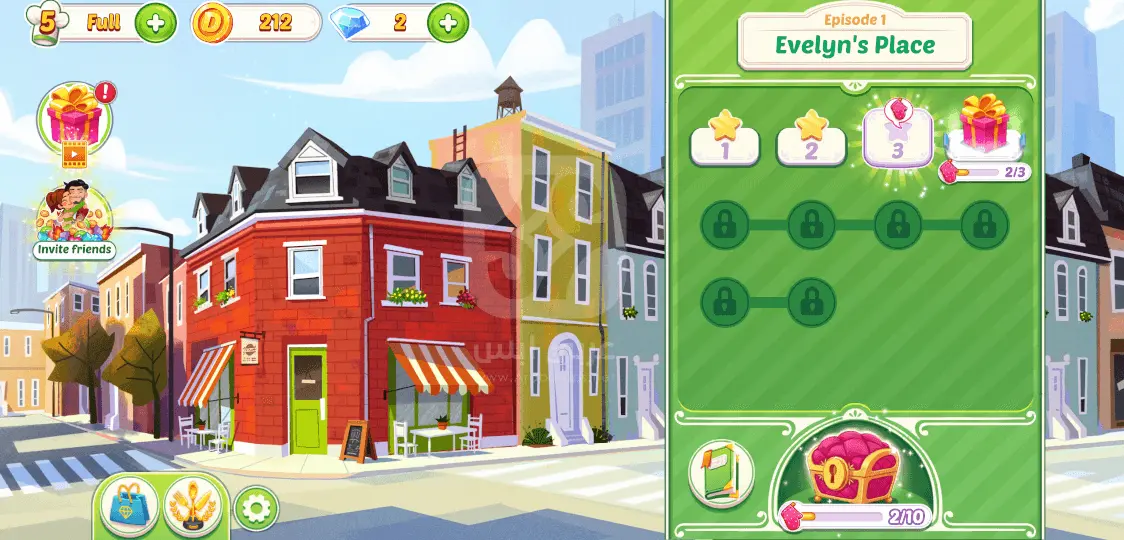Viewport: 1124px width, 540px height.
Task: Select level 2 tile
Action: (x=811, y=141)
